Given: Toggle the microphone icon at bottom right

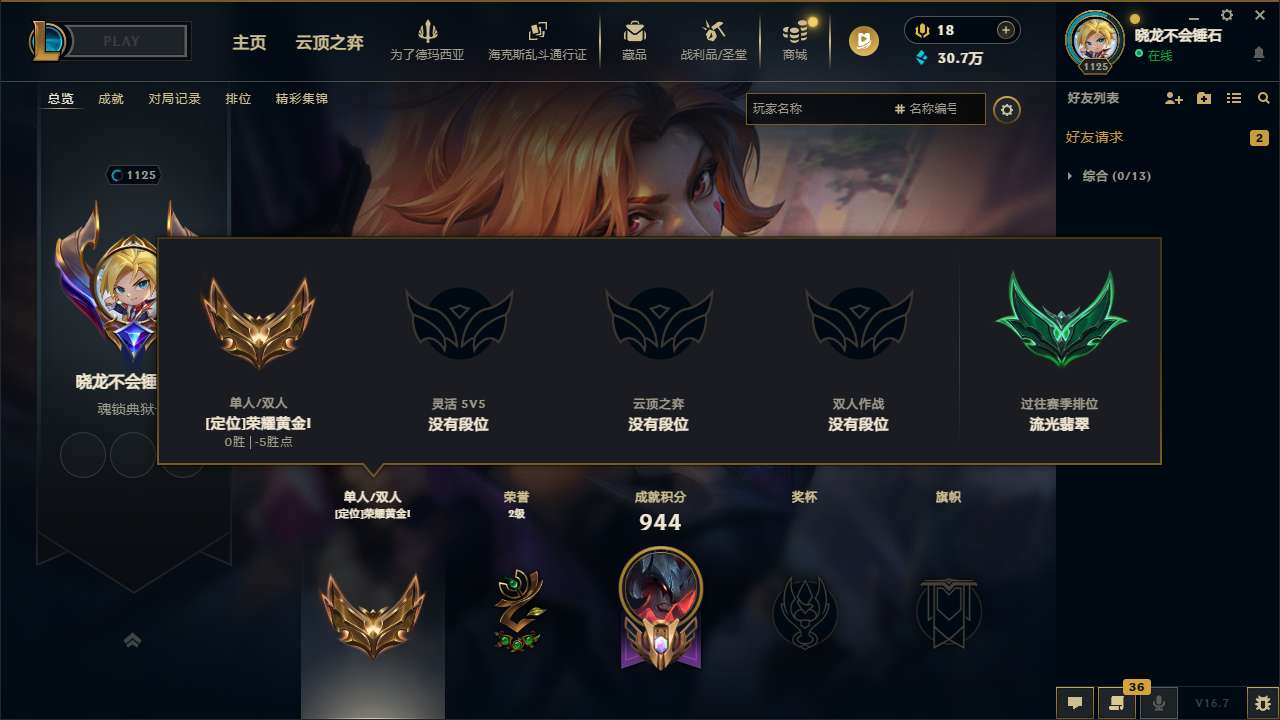Looking at the screenshot, I should pyautogui.click(x=1158, y=703).
